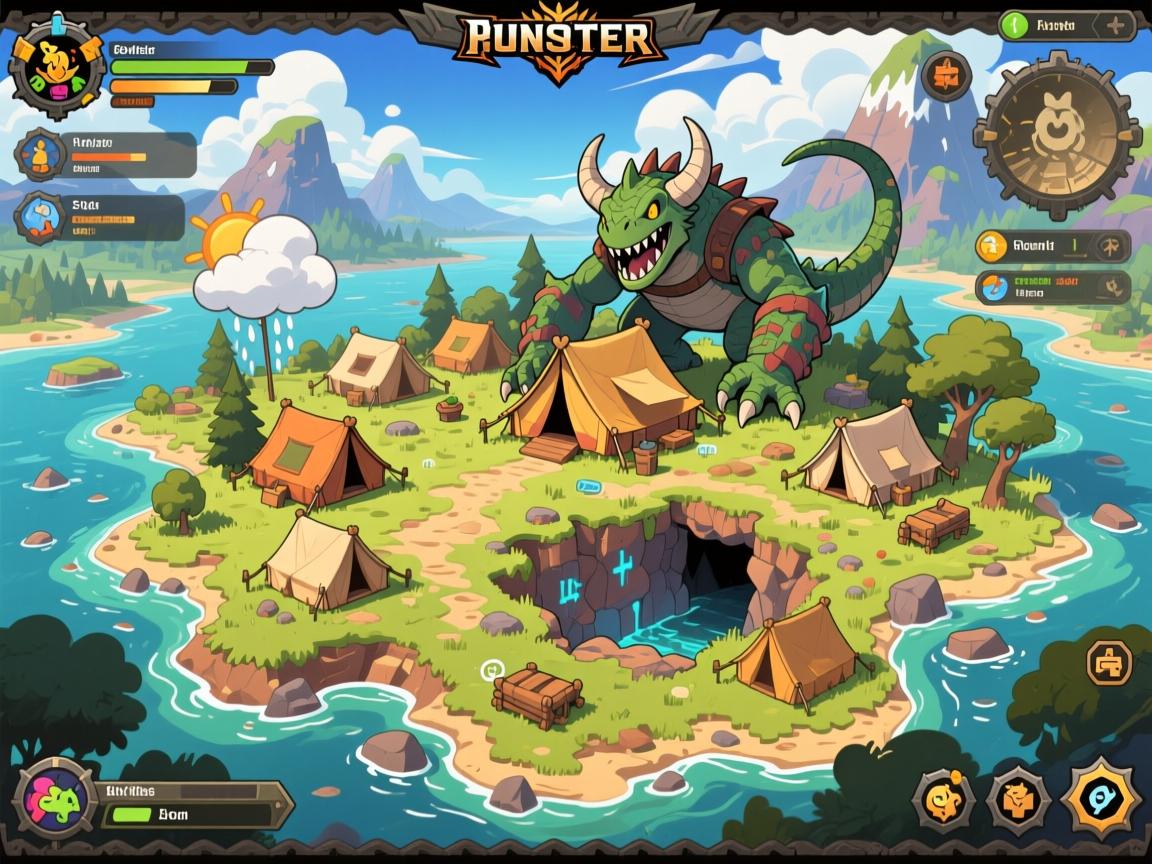
Task: Click the Runster title emblem
Action: pos(558,40)
